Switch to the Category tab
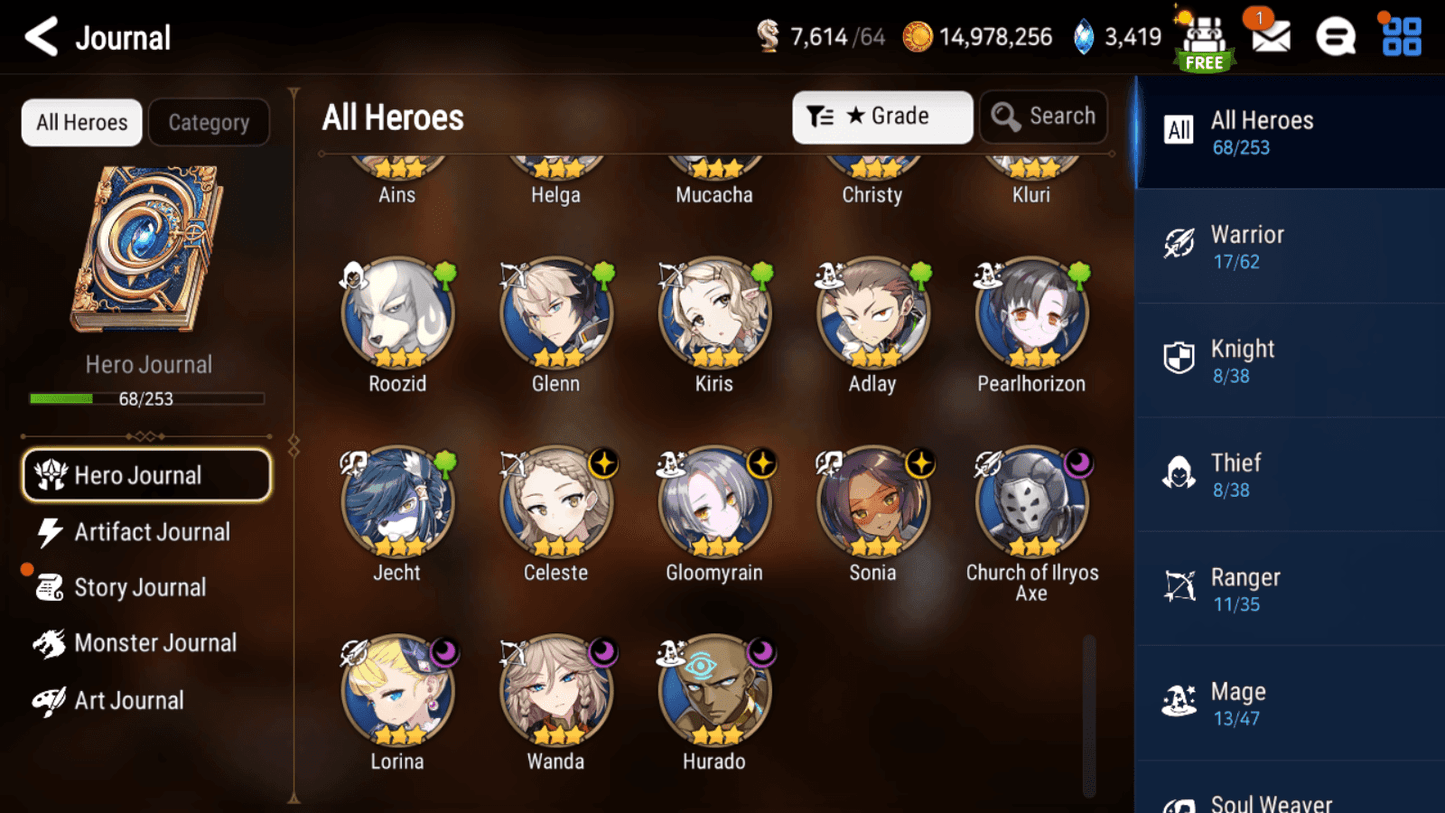The width and height of the screenshot is (1445, 813). pyautogui.click(x=208, y=122)
